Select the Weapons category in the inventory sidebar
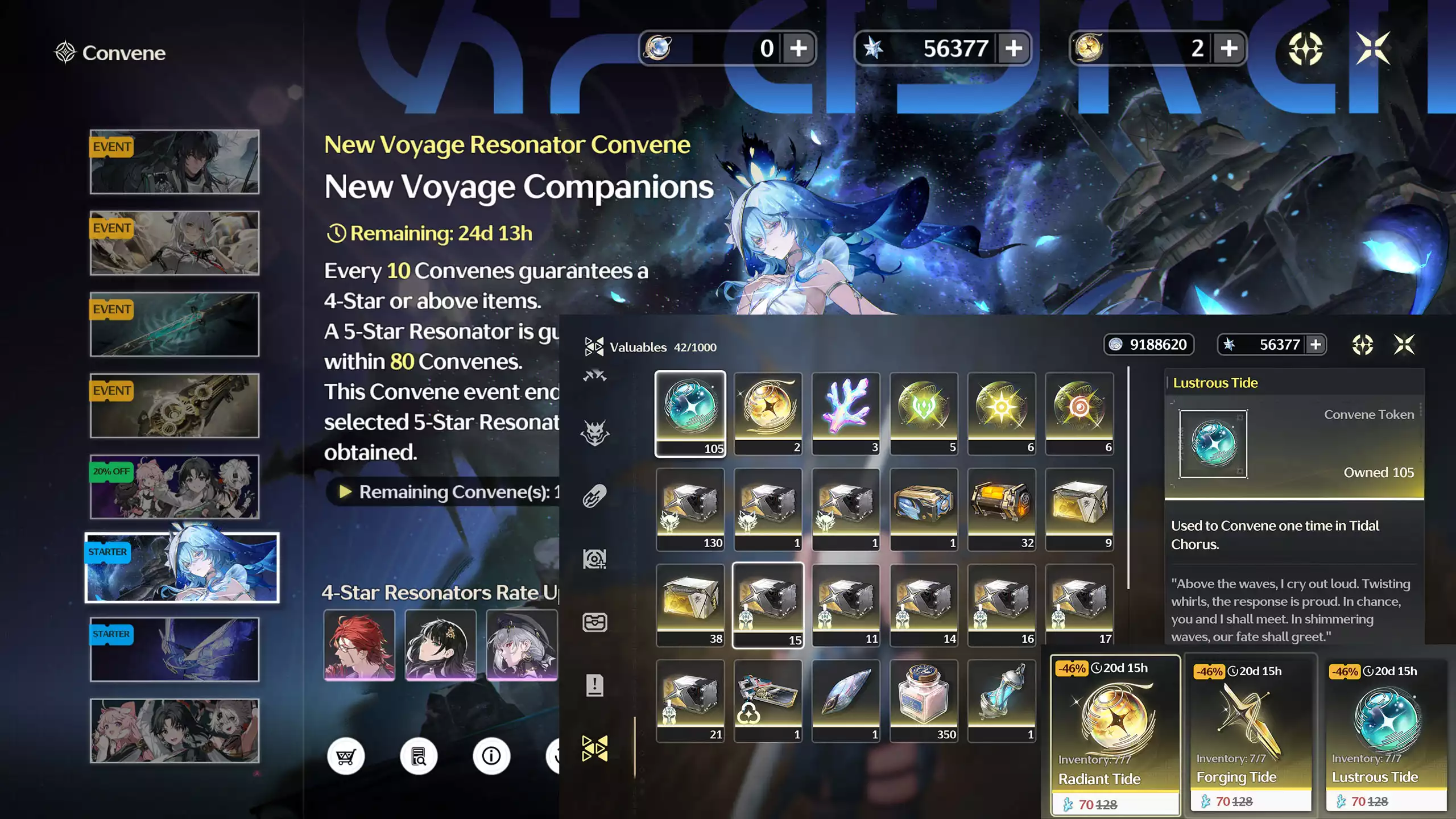The height and width of the screenshot is (819, 1456). click(595, 375)
